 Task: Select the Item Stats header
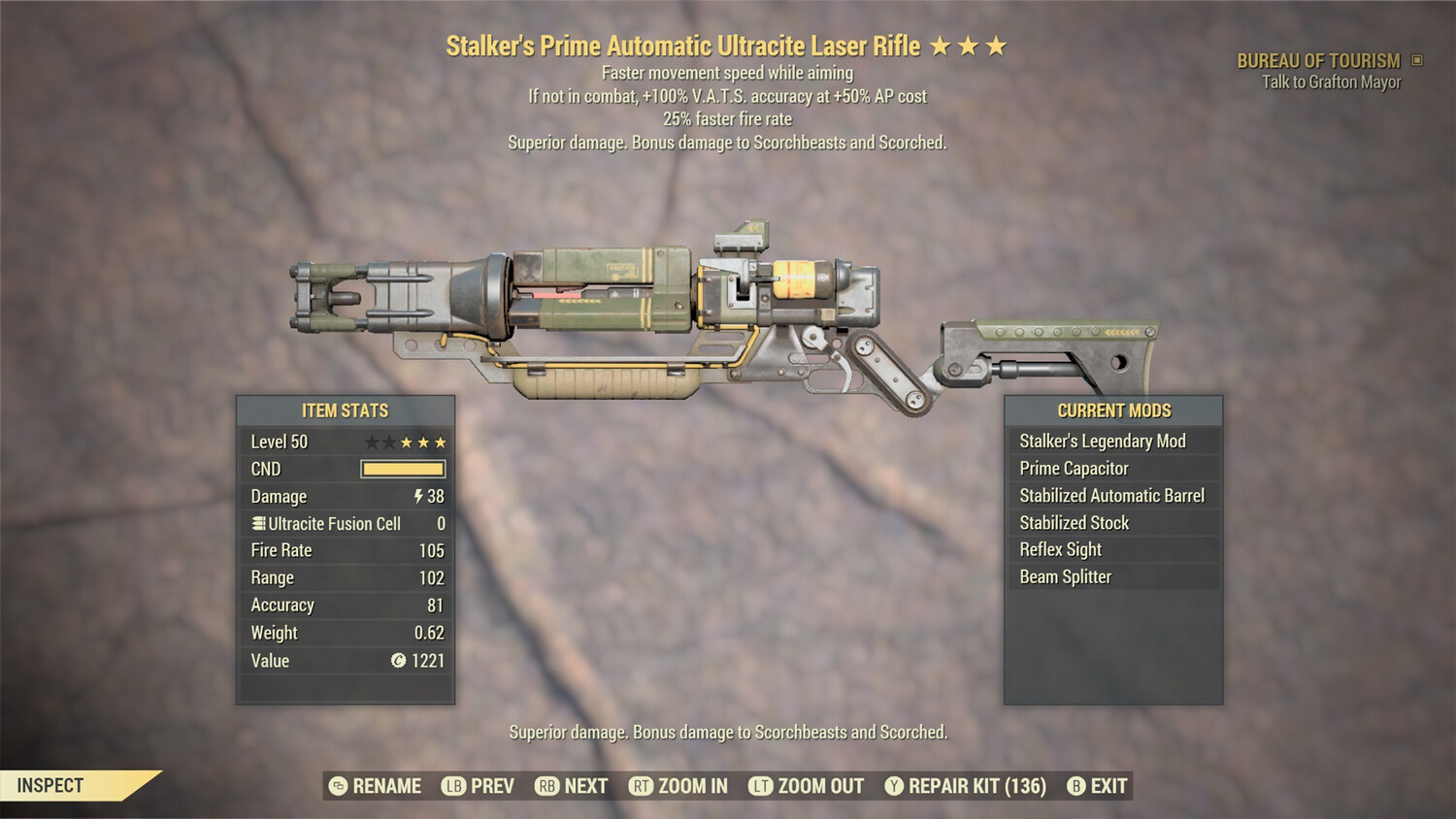345,410
